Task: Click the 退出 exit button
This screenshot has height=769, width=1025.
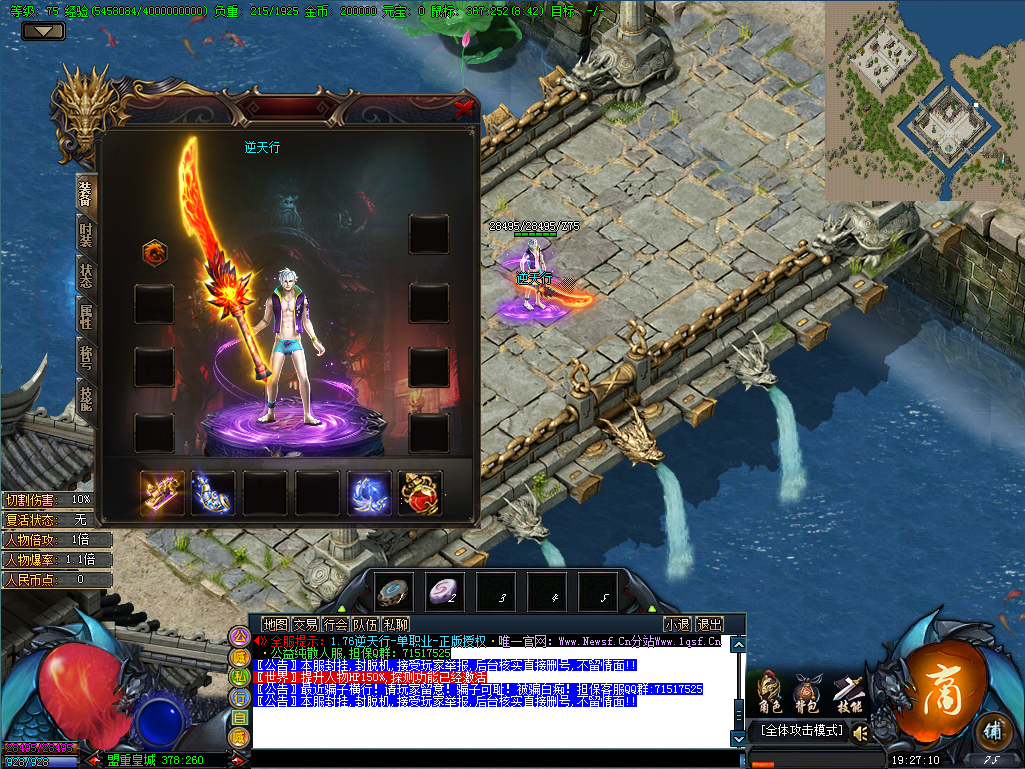Action: (x=709, y=625)
